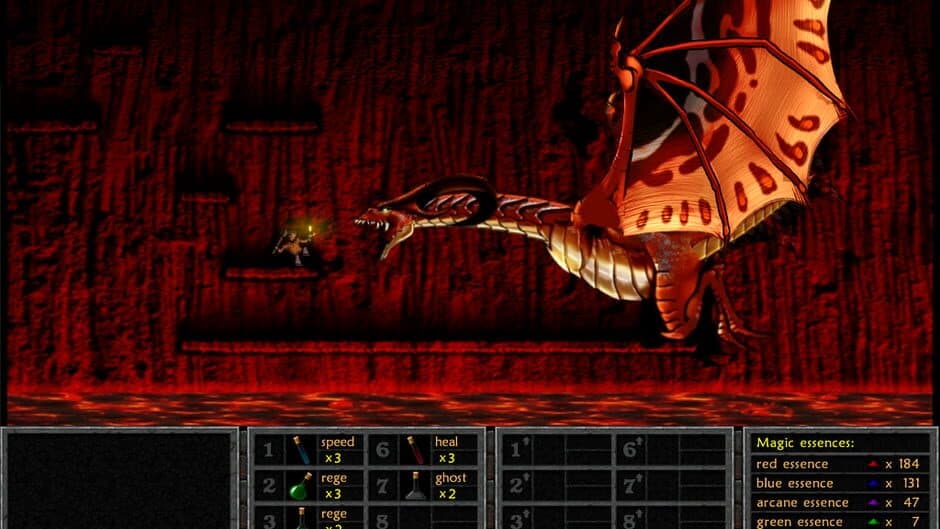
Task: Activate the ghost potion in slot 7
Action: pyautogui.click(x=415, y=486)
